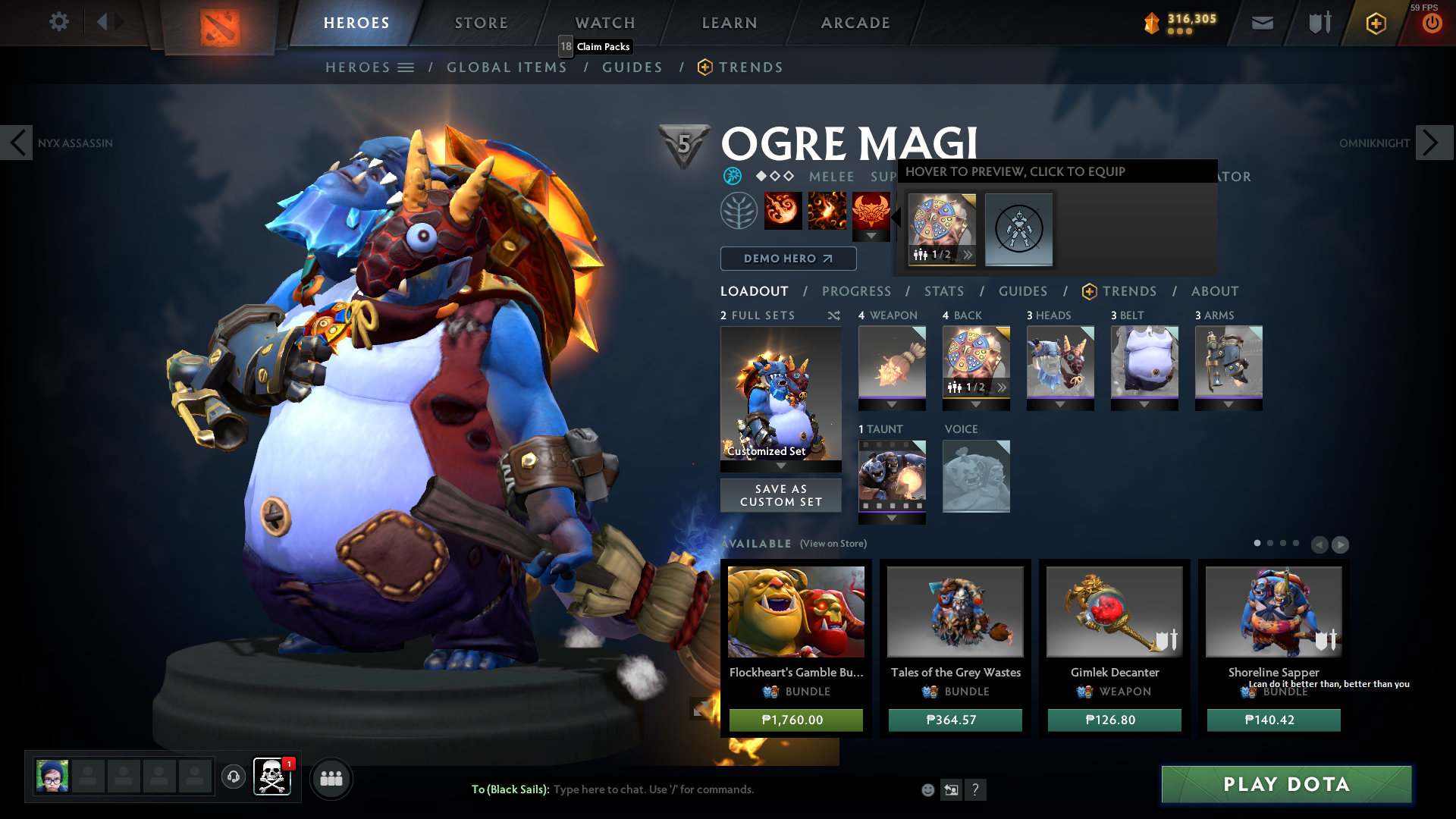Switch to the PROGRESS tab

tap(857, 291)
